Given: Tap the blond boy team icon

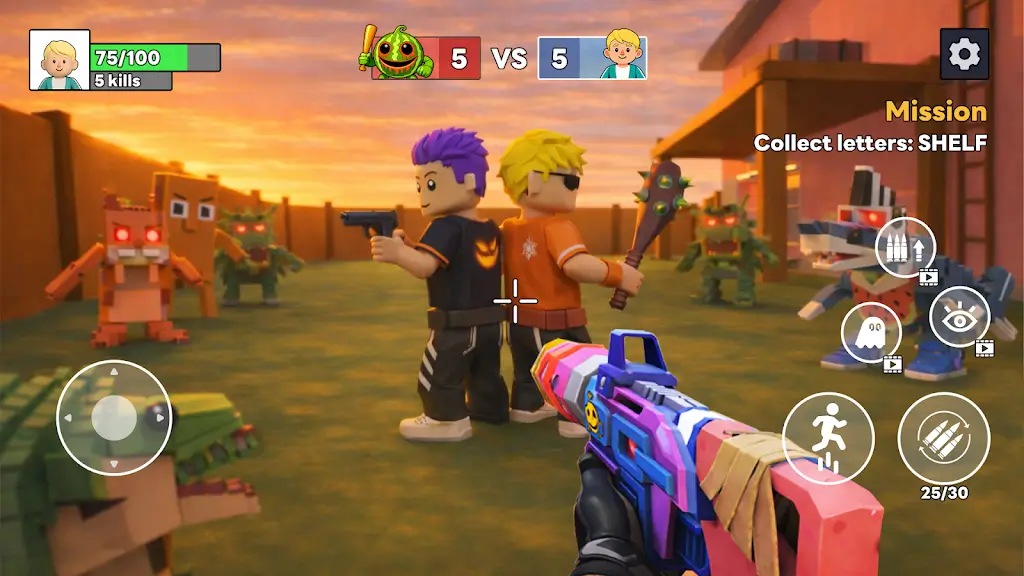Looking at the screenshot, I should [622, 55].
